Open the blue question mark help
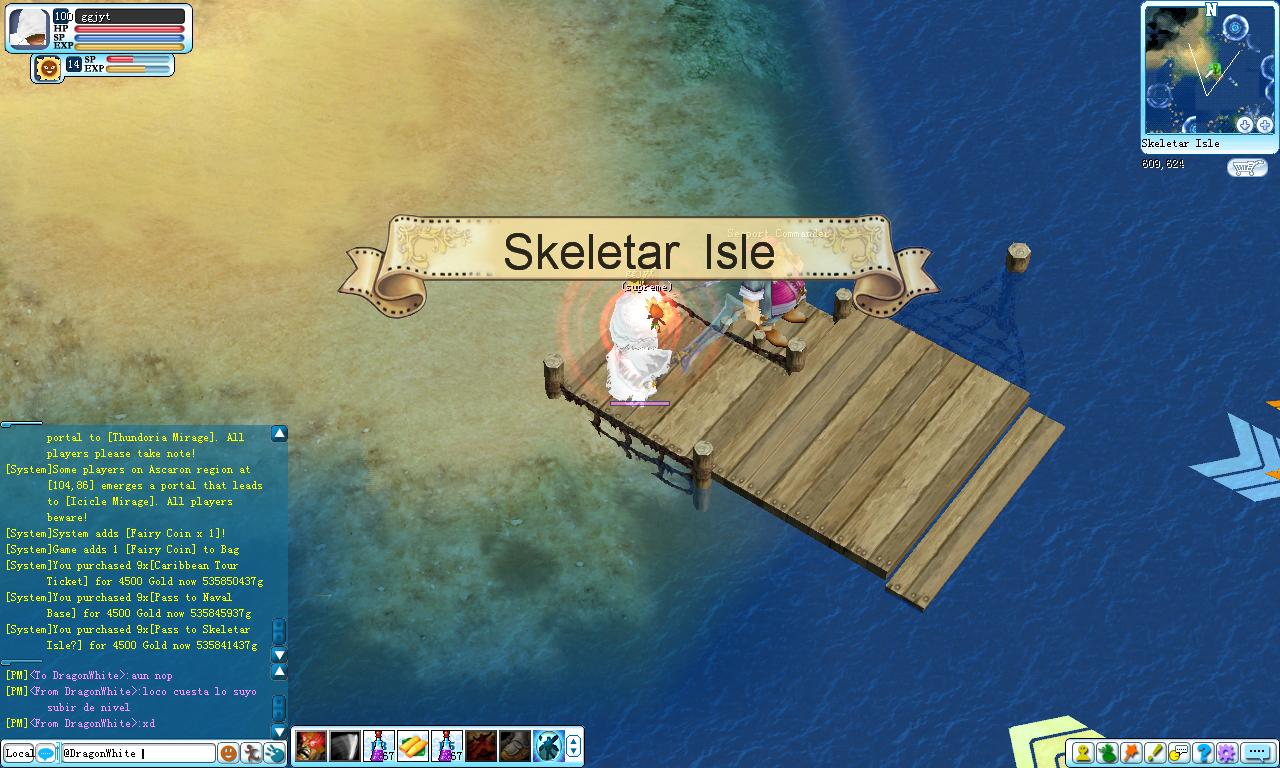This screenshot has height=768, width=1280. (1204, 753)
